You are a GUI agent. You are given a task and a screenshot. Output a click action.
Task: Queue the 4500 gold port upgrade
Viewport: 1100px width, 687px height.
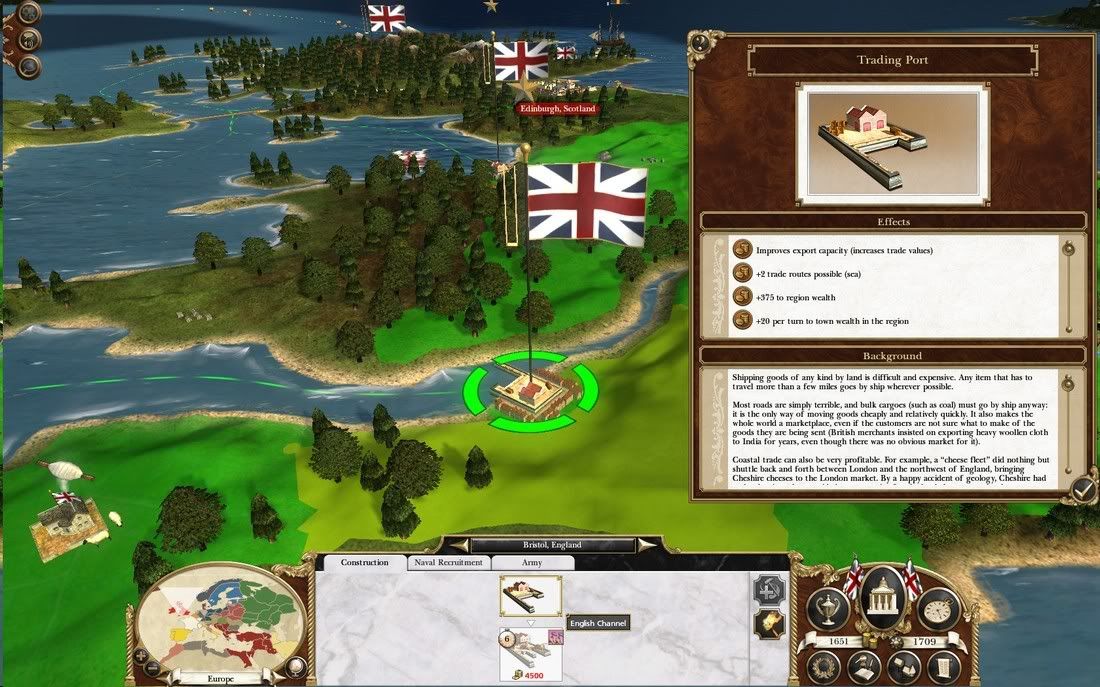point(530,654)
